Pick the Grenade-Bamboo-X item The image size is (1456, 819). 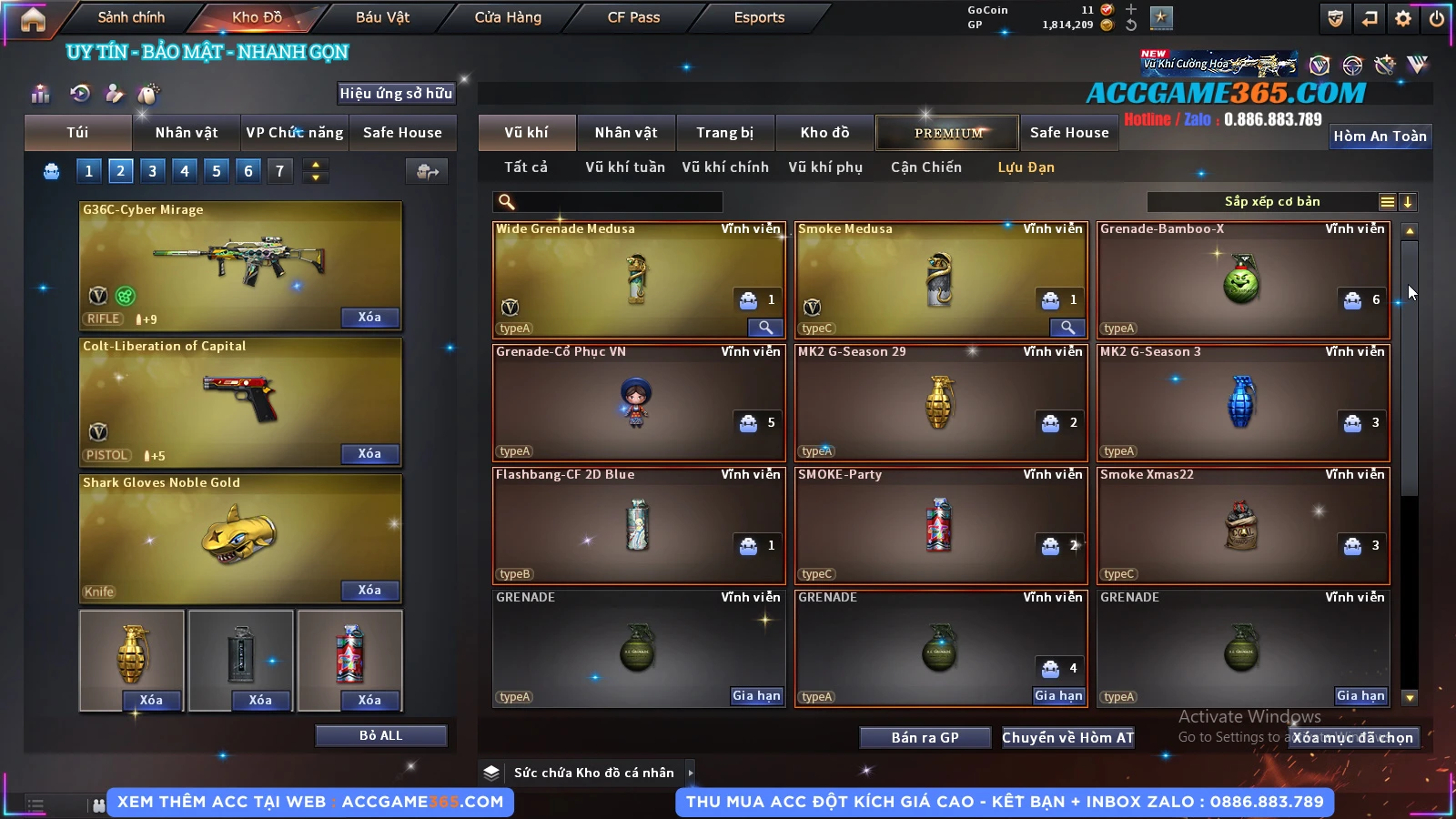click(1242, 278)
